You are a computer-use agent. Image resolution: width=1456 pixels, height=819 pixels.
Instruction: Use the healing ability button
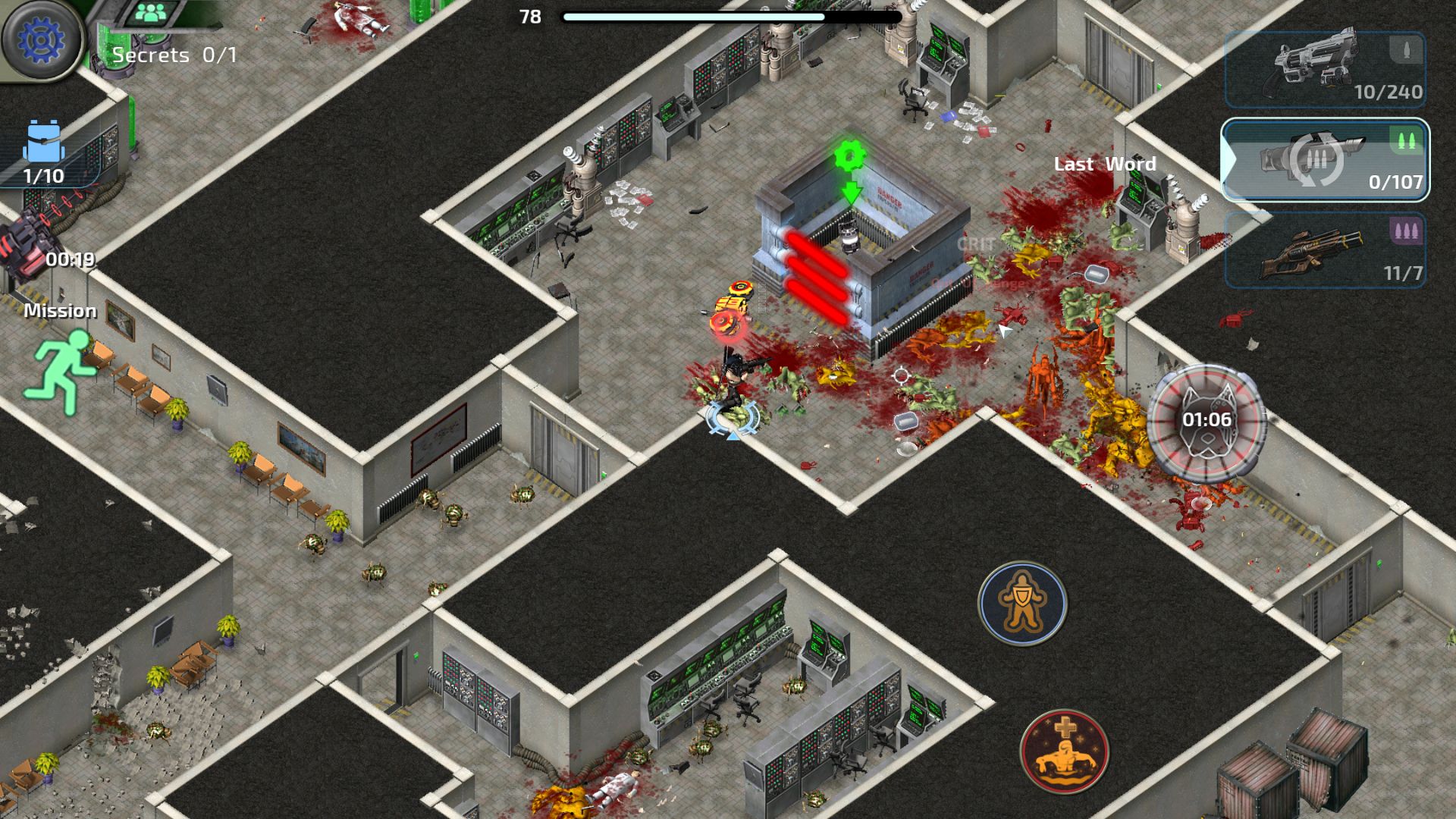tap(1064, 752)
